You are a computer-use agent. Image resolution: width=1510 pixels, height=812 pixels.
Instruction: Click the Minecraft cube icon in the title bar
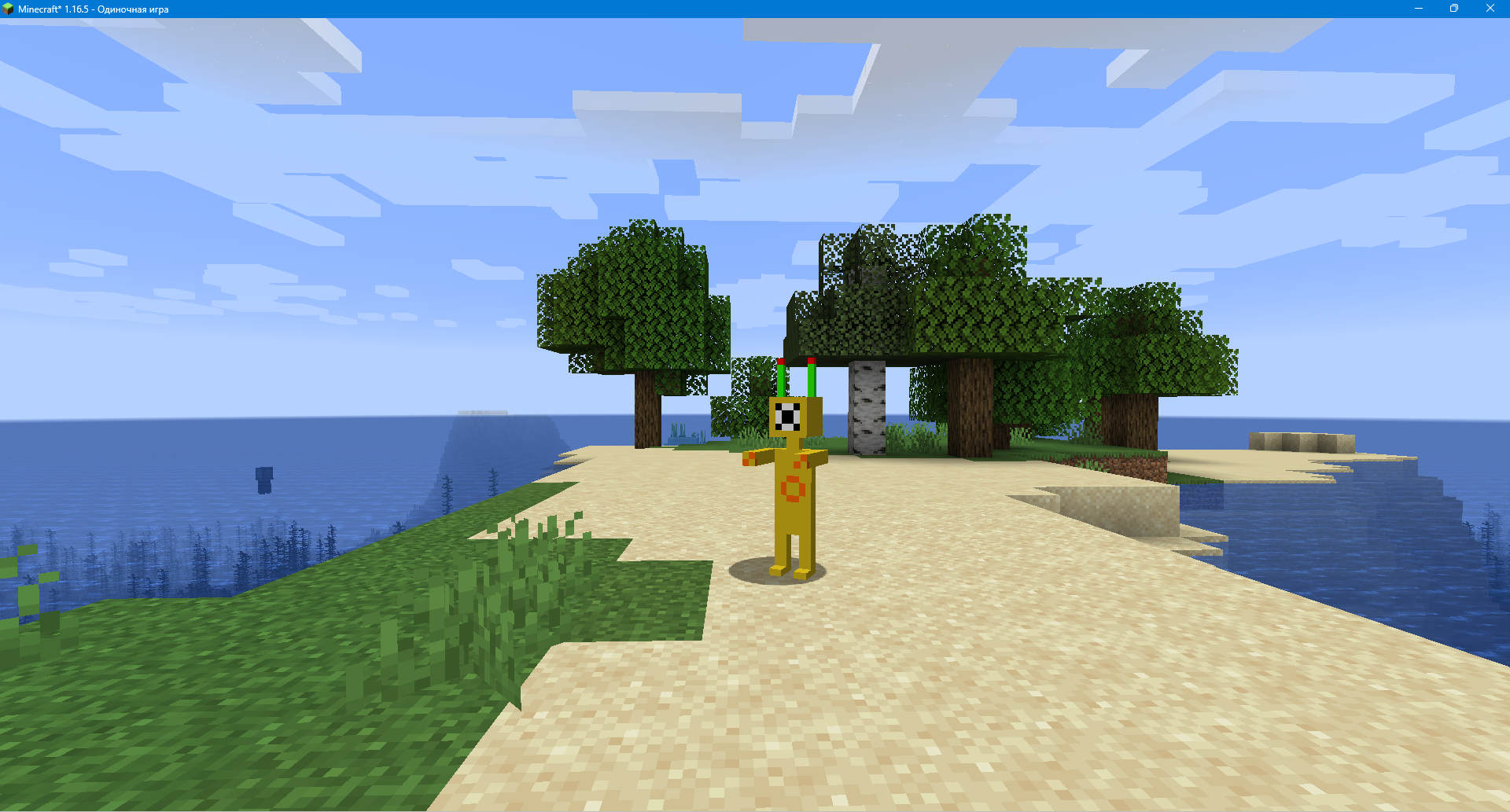click(9, 9)
